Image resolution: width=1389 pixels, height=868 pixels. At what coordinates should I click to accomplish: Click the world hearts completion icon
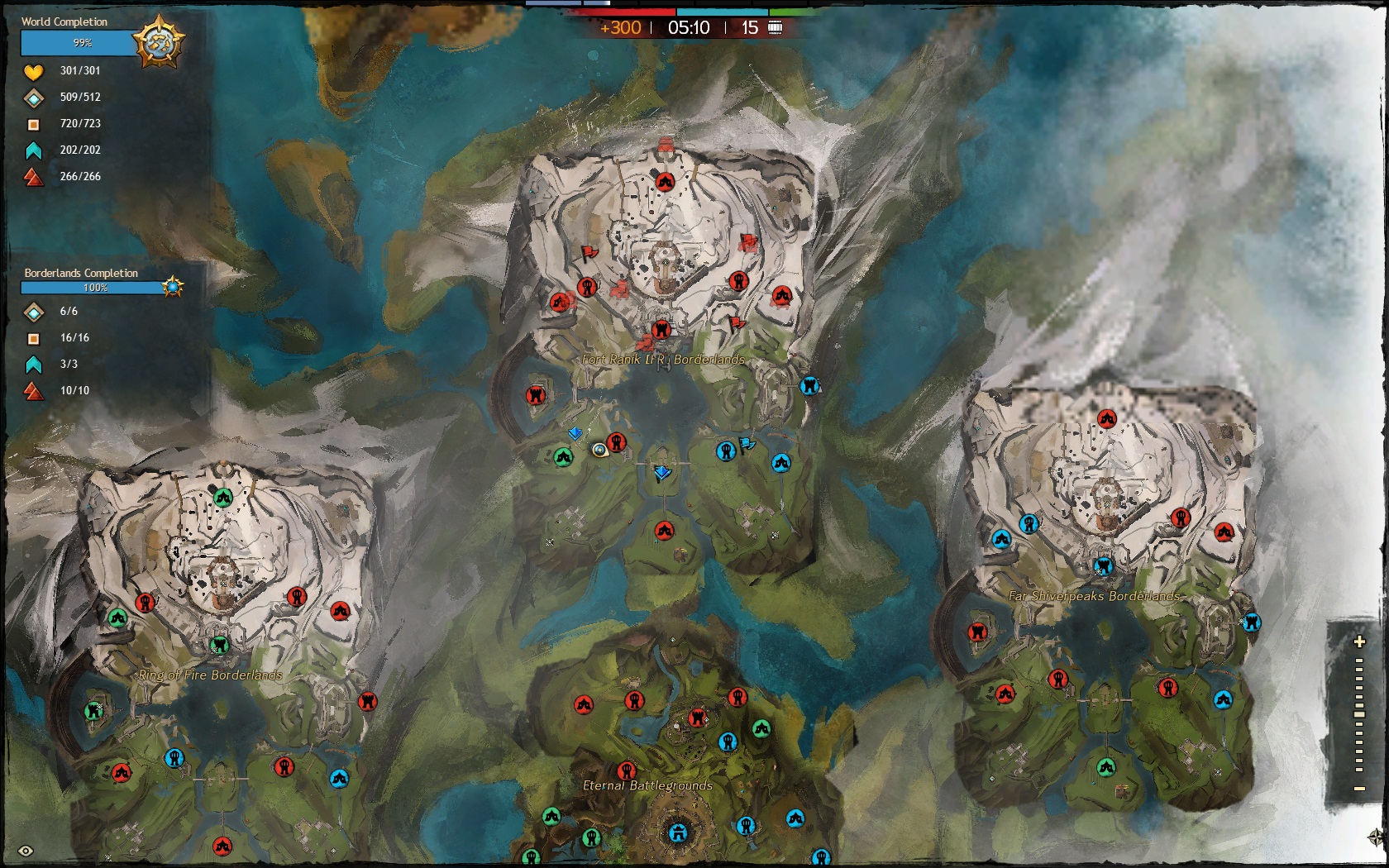tap(33, 71)
